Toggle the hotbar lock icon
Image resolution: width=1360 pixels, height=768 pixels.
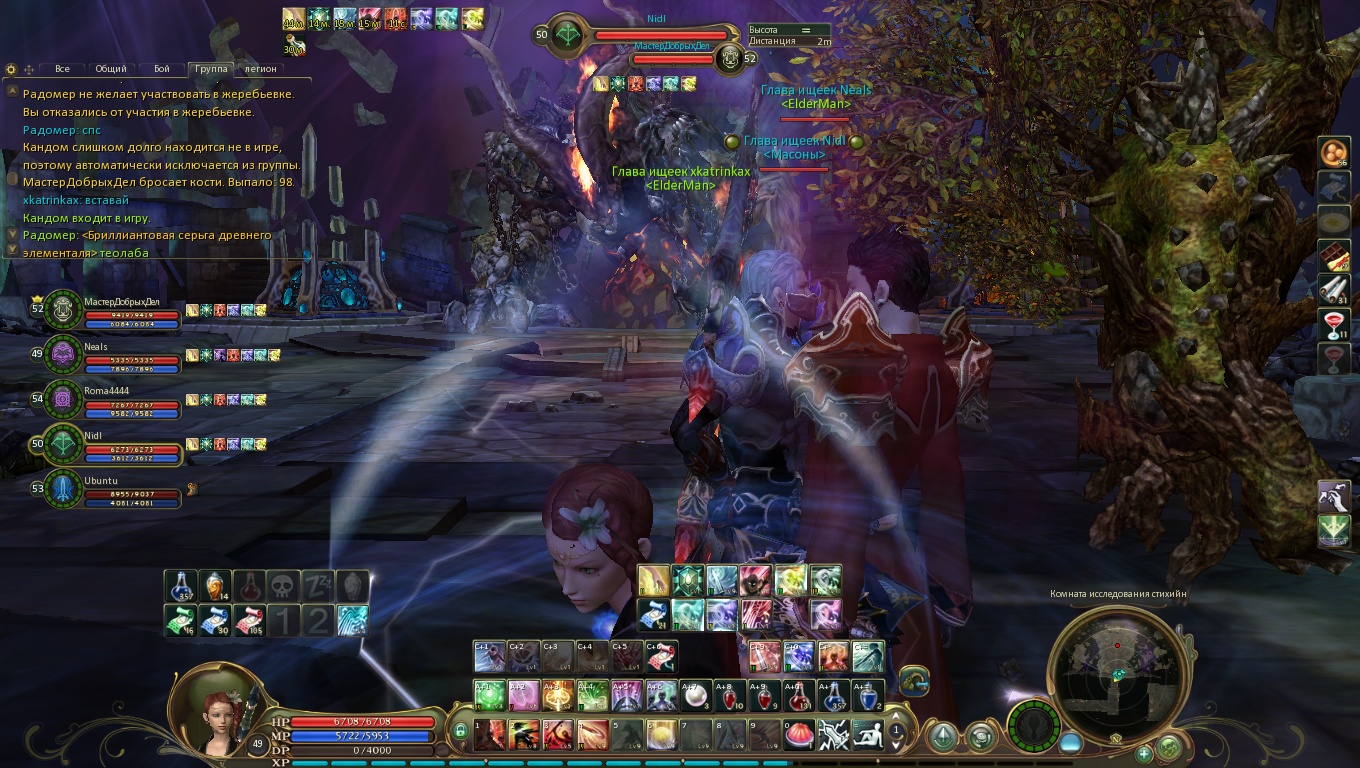click(x=460, y=732)
